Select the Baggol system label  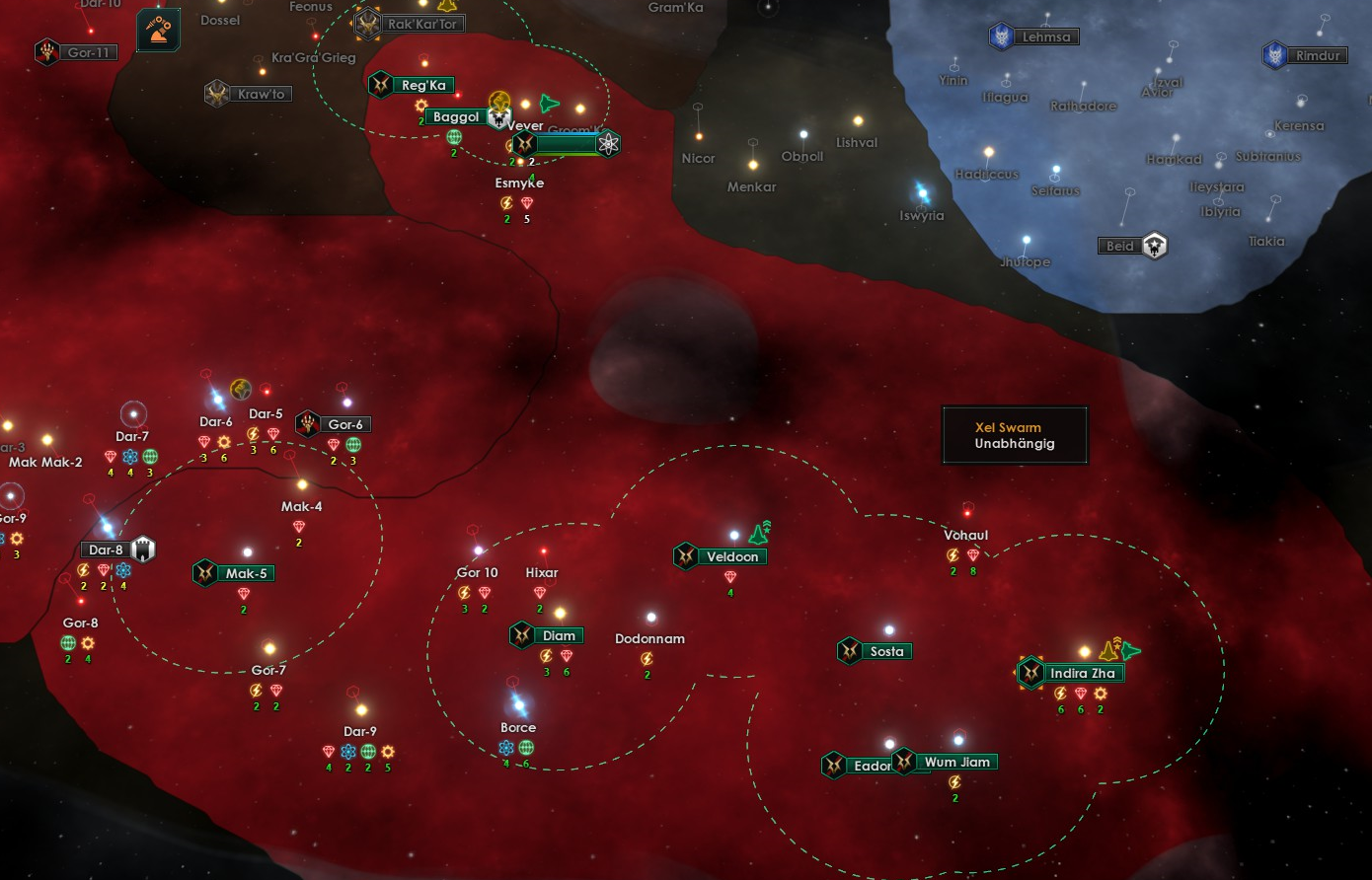[455, 117]
